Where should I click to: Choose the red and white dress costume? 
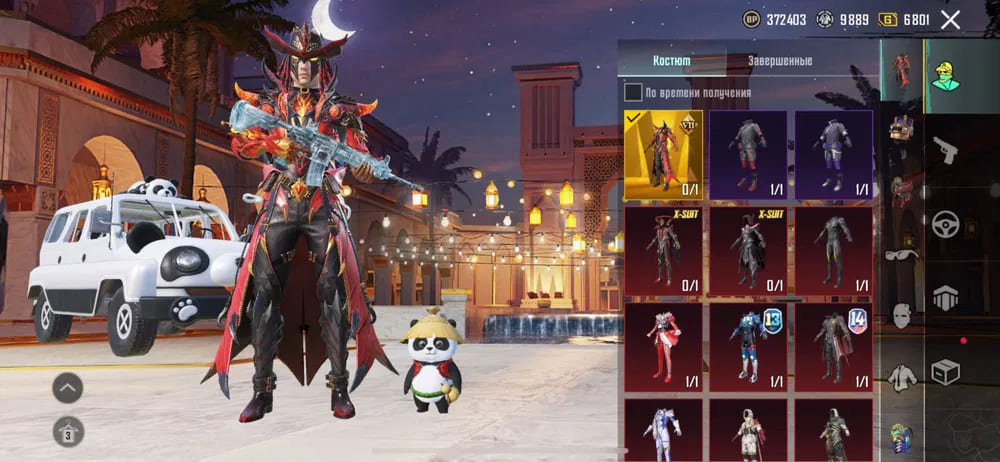[x=663, y=347]
